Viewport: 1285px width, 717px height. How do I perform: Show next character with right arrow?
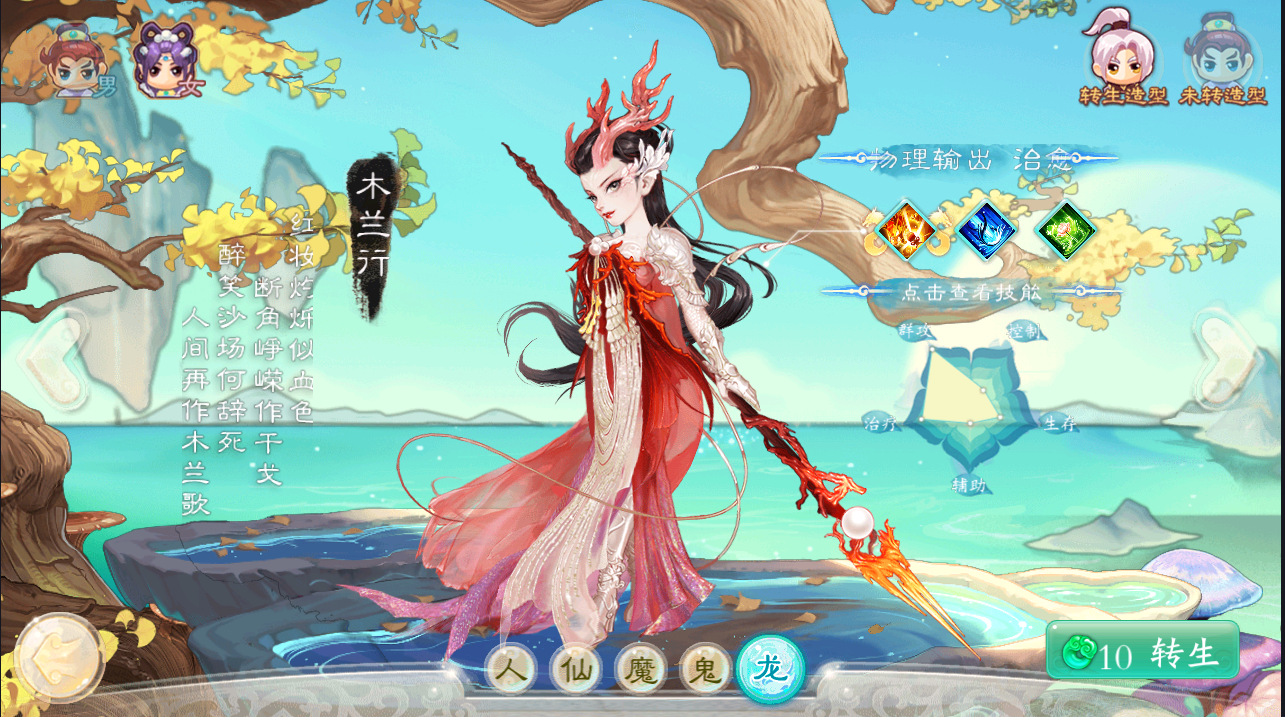tap(1230, 362)
